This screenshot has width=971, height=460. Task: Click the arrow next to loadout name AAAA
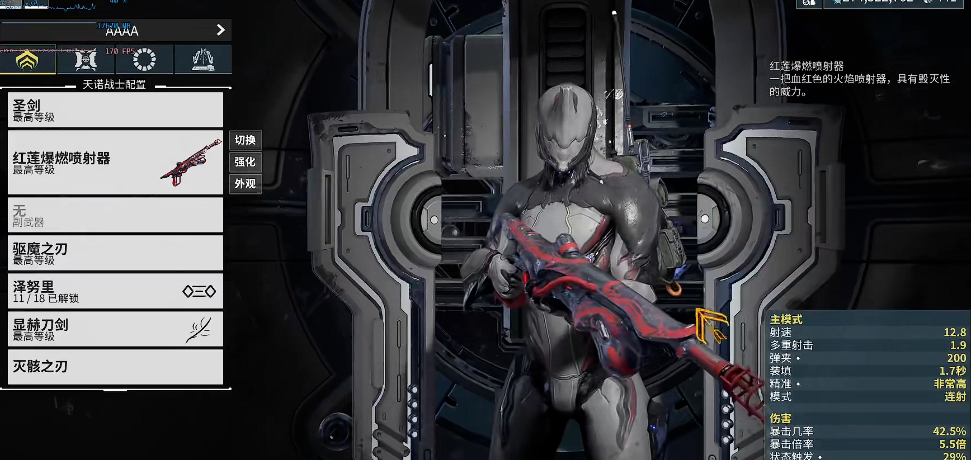221,30
